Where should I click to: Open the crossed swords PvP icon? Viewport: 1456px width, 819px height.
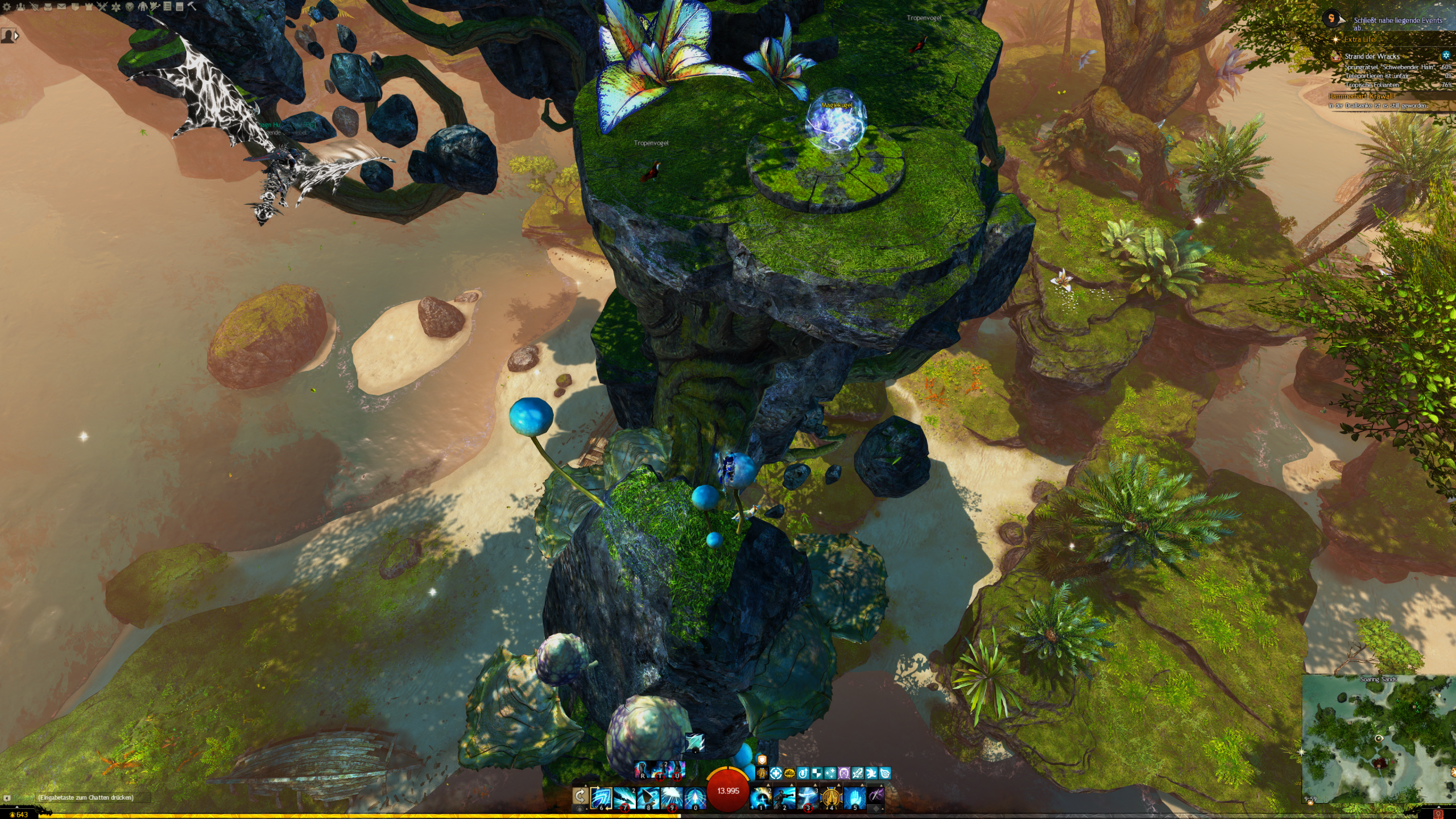[102, 7]
